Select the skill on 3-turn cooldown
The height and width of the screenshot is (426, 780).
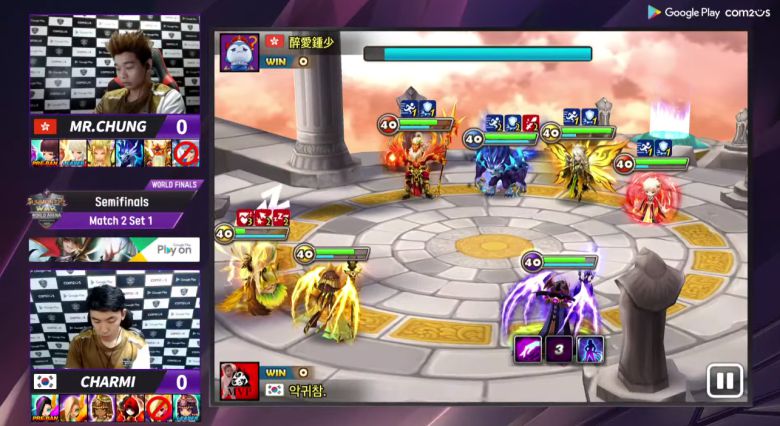(559, 351)
